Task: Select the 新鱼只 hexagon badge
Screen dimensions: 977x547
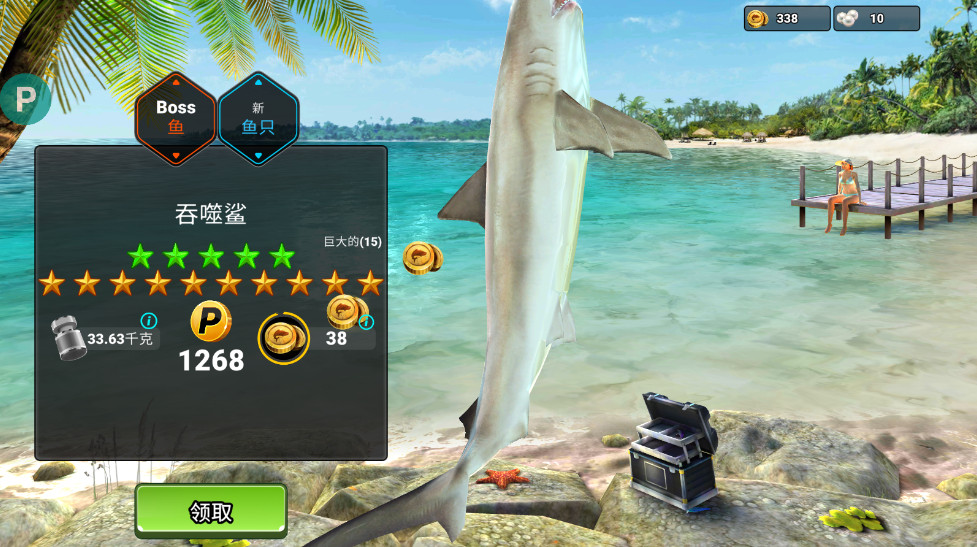Action: pyautogui.click(x=258, y=117)
